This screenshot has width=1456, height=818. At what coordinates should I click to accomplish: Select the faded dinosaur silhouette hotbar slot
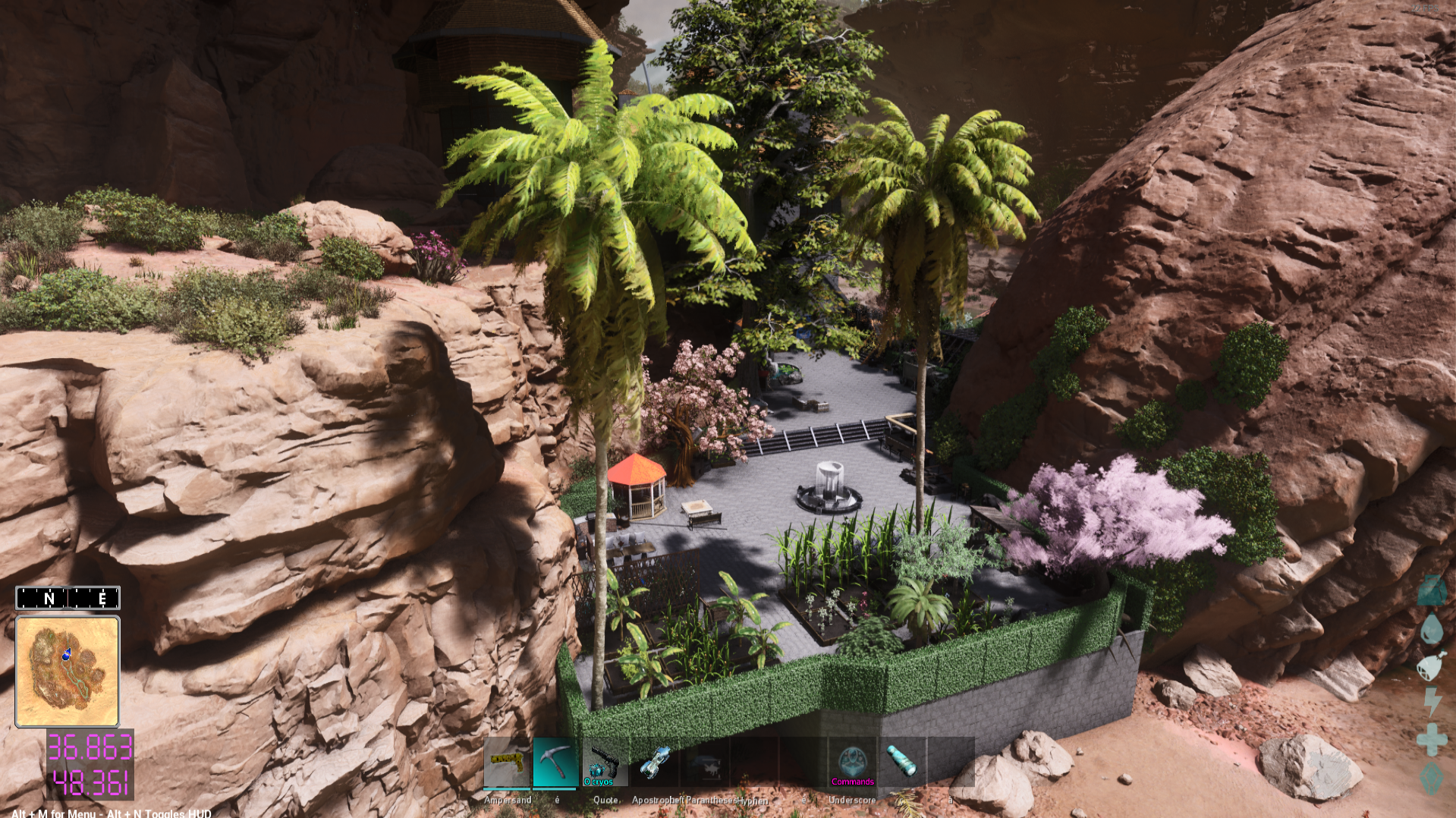(x=706, y=762)
